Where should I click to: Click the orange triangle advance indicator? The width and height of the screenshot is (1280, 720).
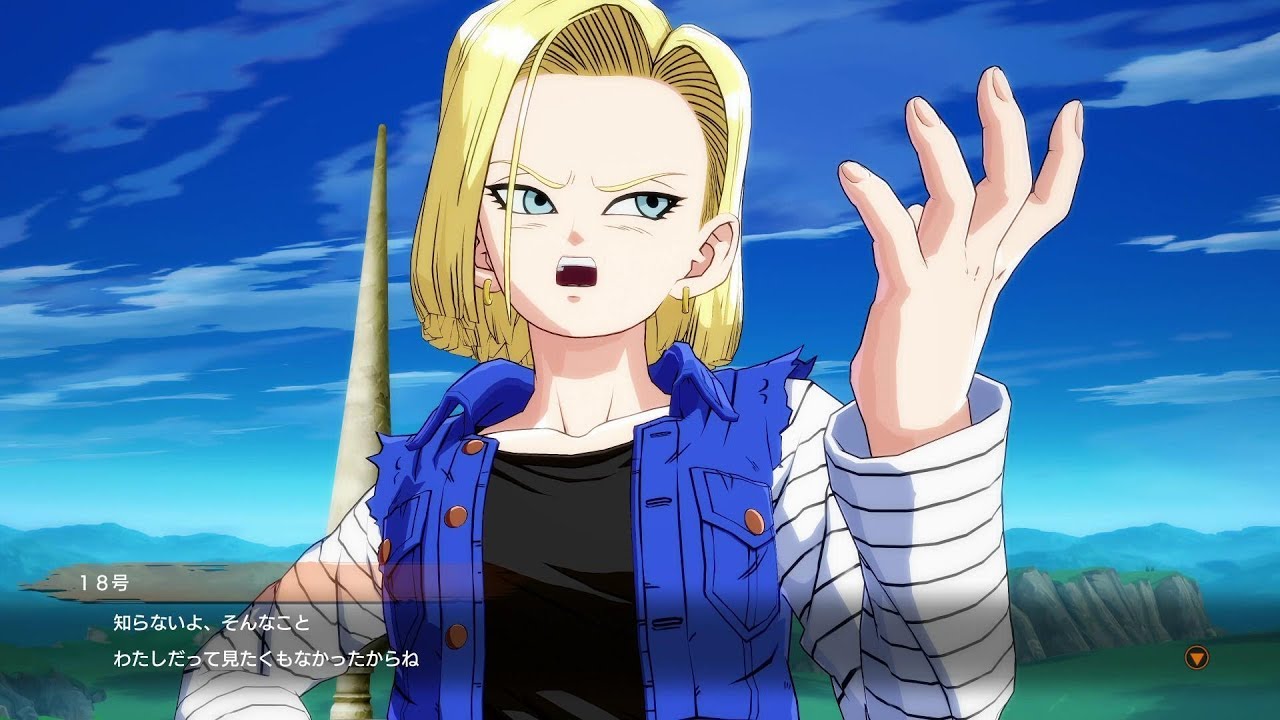click(1197, 658)
